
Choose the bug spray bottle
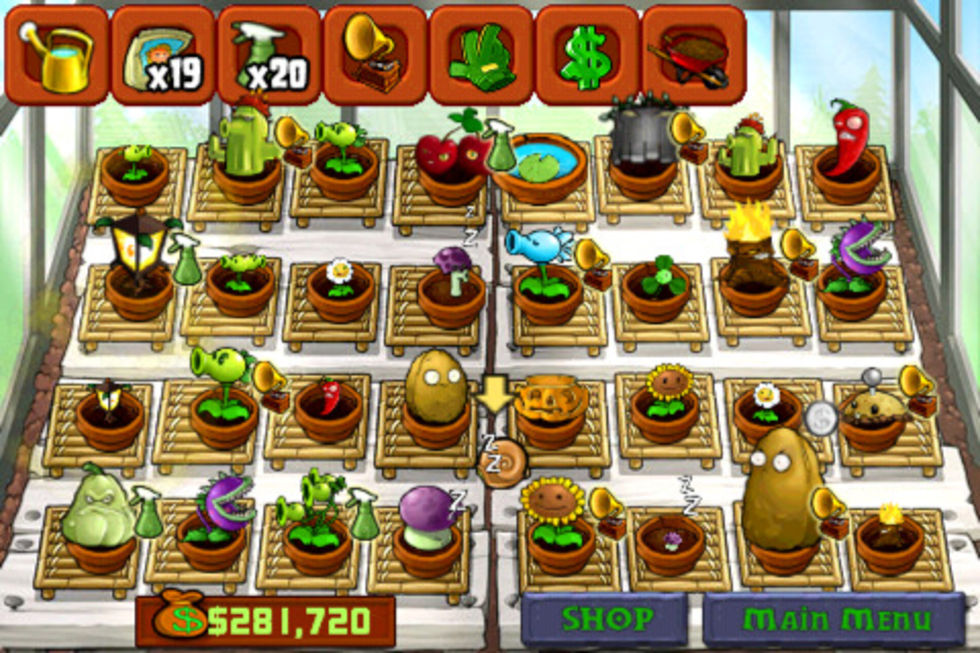click(269, 54)
